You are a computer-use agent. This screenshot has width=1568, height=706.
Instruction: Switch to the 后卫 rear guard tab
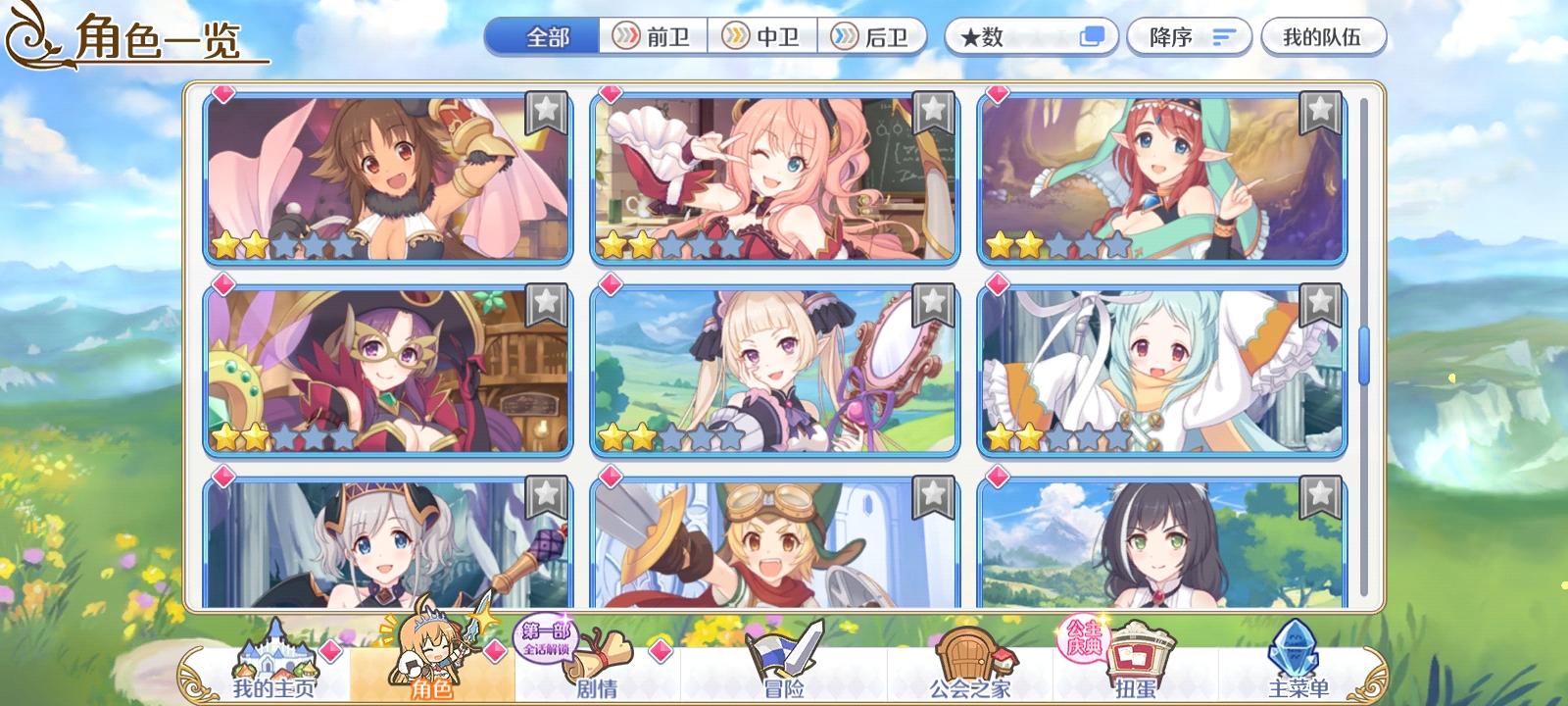pos(873,36)
